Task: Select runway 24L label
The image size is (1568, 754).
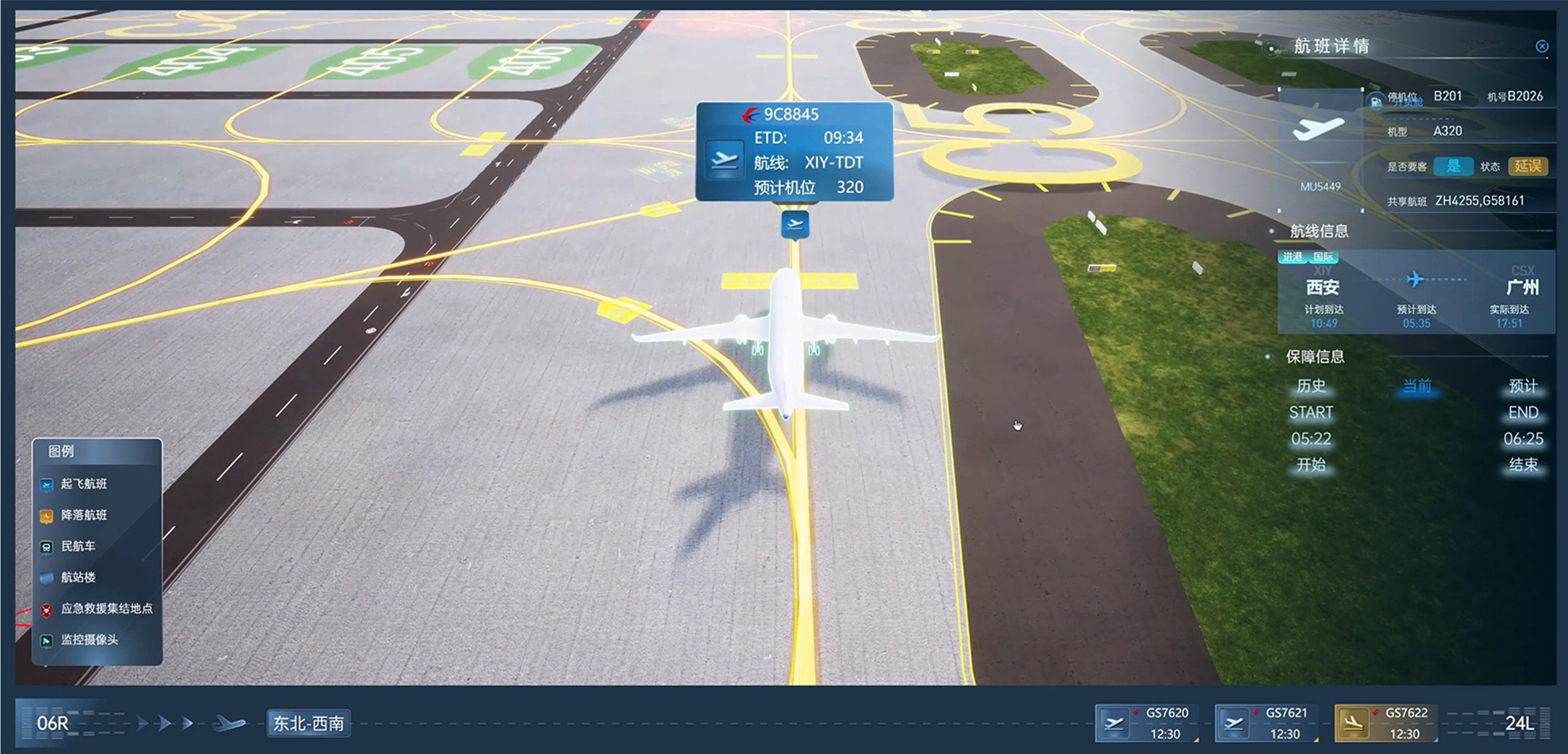Action: [x=1520, y=723]
